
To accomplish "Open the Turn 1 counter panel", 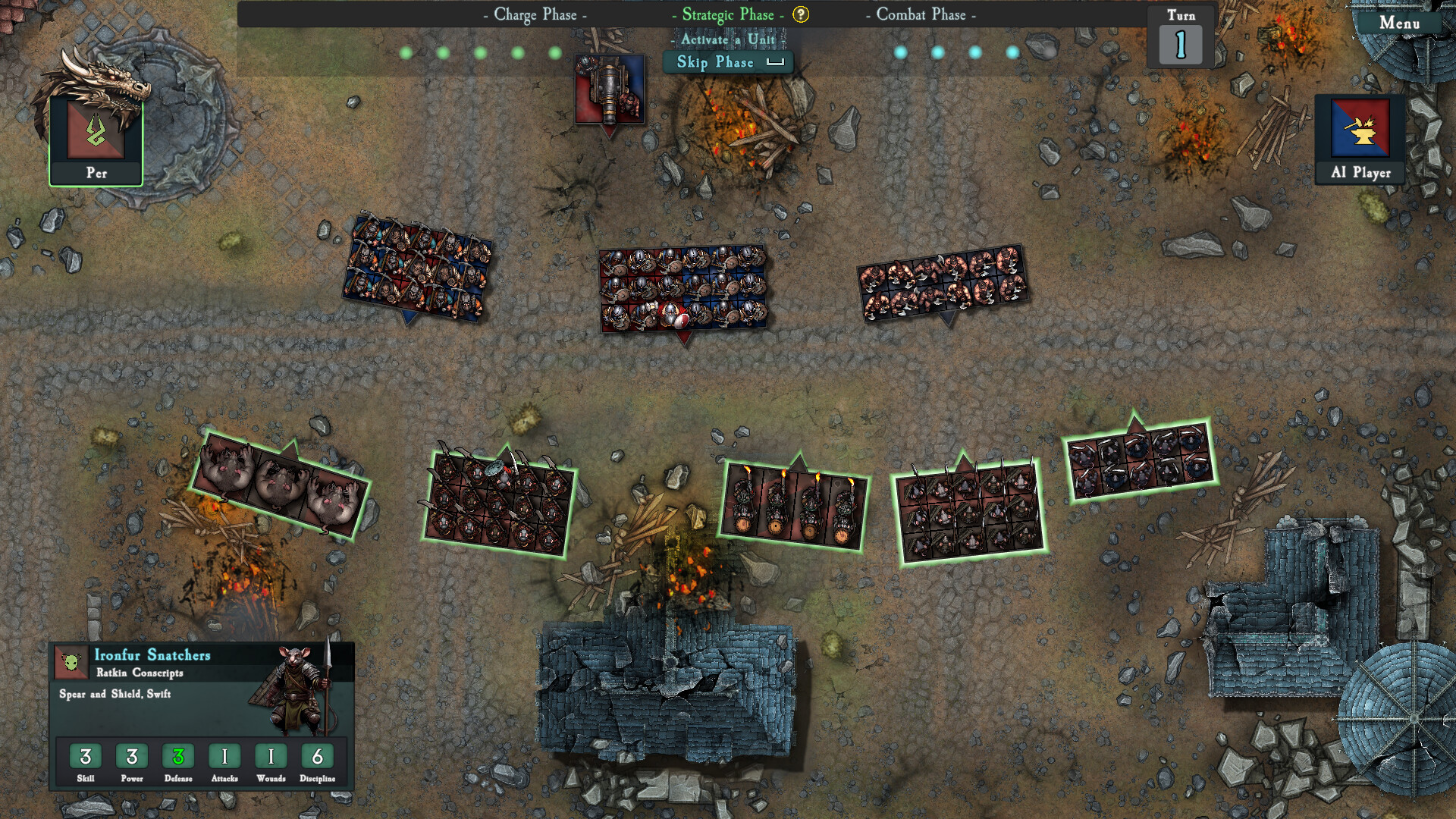I will (x=1181, y=34).
